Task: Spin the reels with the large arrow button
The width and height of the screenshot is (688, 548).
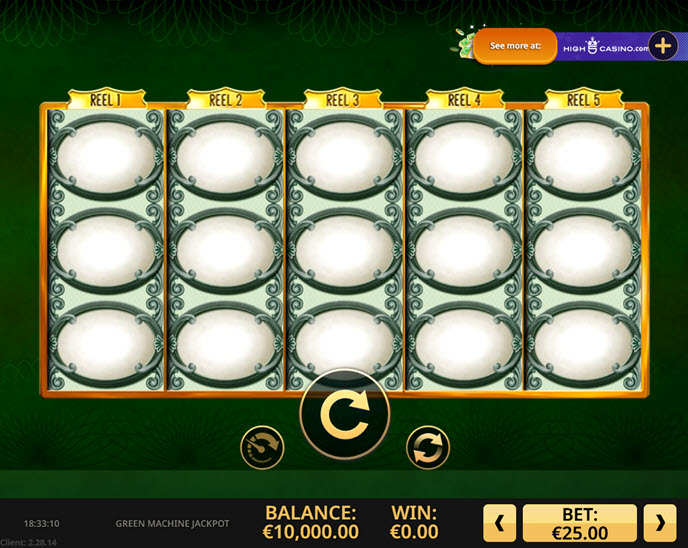Action: 345,414
